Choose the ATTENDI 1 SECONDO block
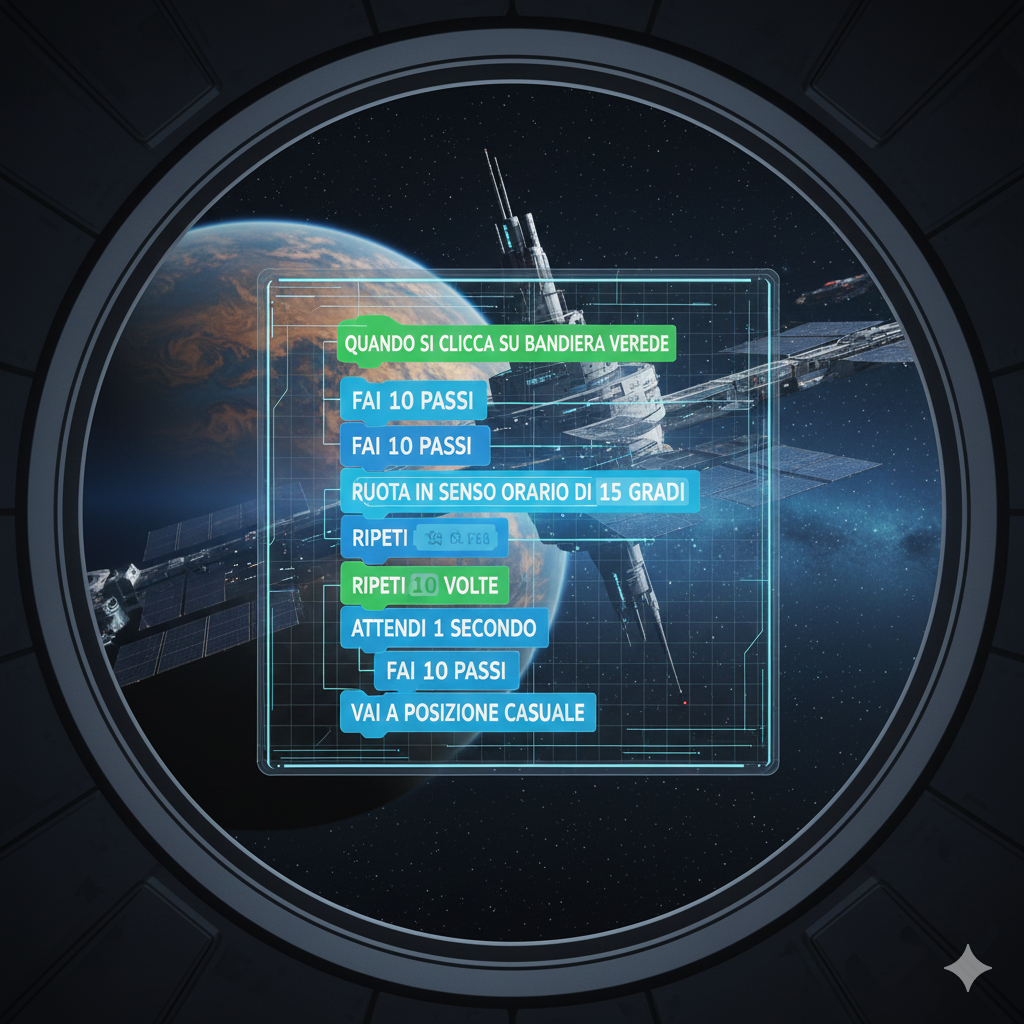The image size is (1024, 1024). pos(443,628)
